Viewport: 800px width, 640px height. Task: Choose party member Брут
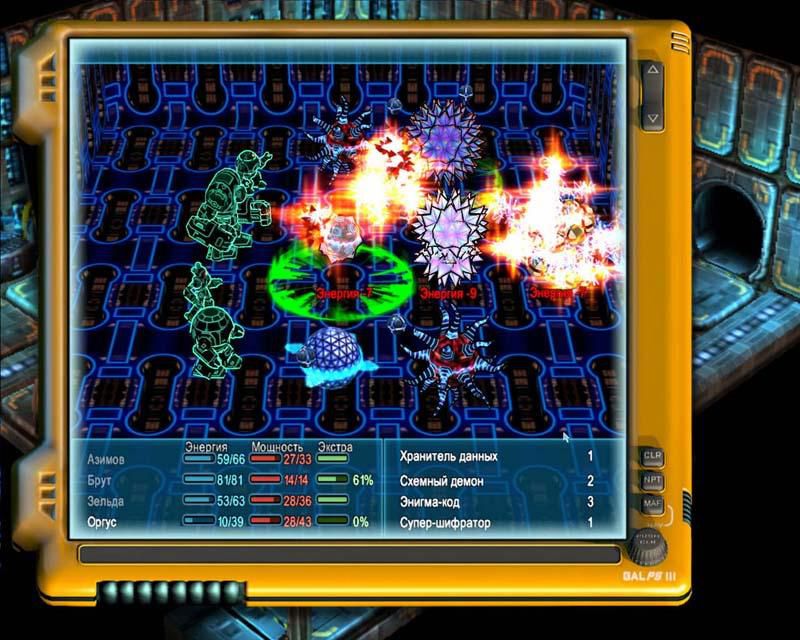[104, 480]
